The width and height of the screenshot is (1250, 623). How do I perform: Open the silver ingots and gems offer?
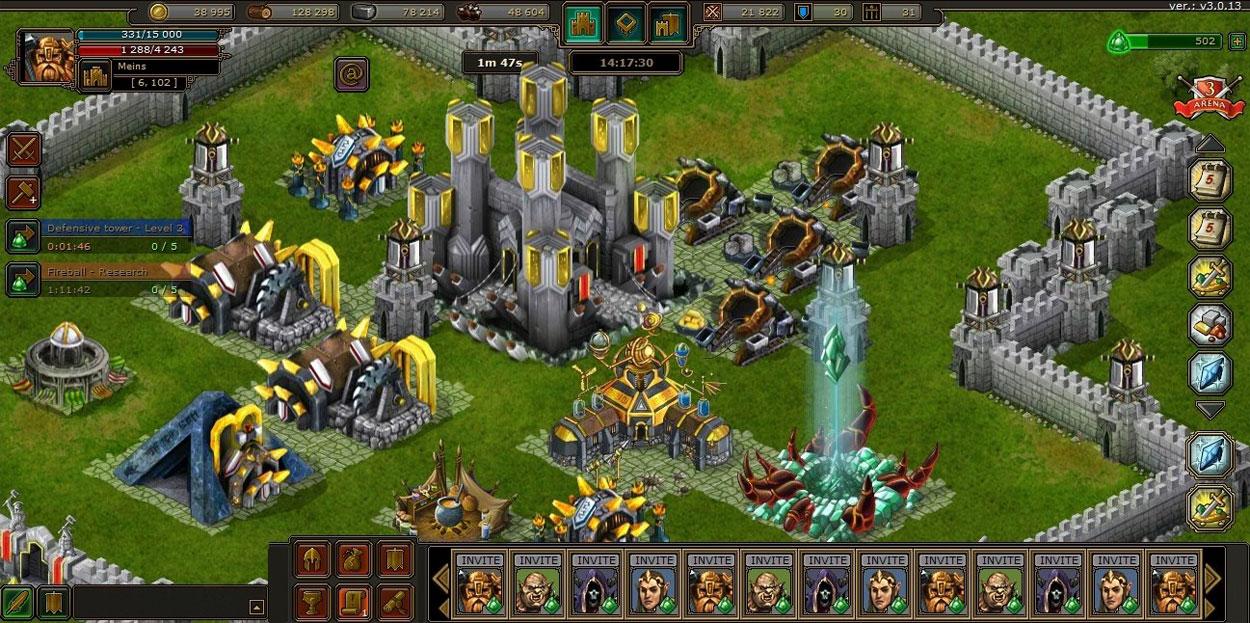pos(1209,325)
